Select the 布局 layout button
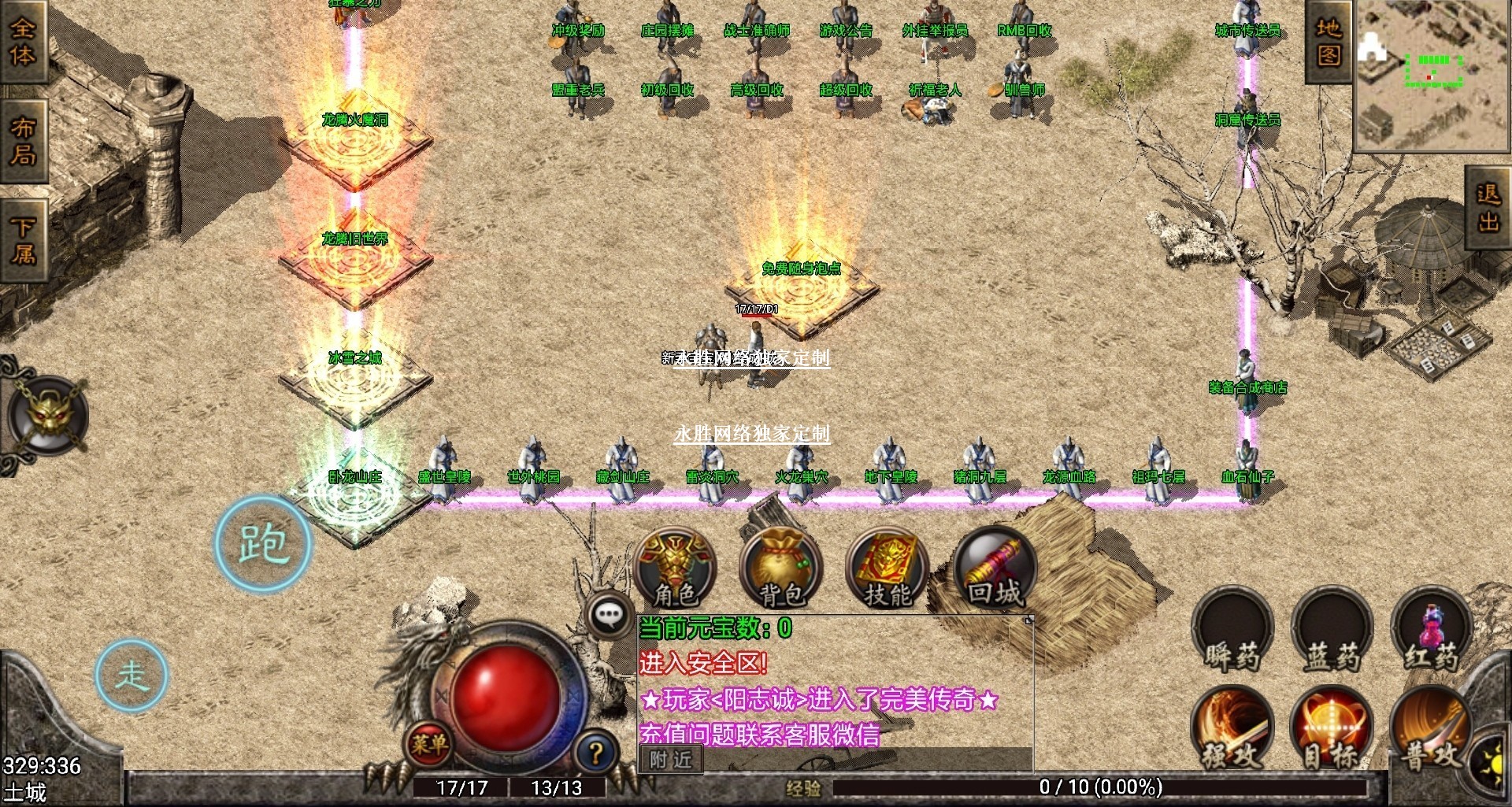 (23, 141)
